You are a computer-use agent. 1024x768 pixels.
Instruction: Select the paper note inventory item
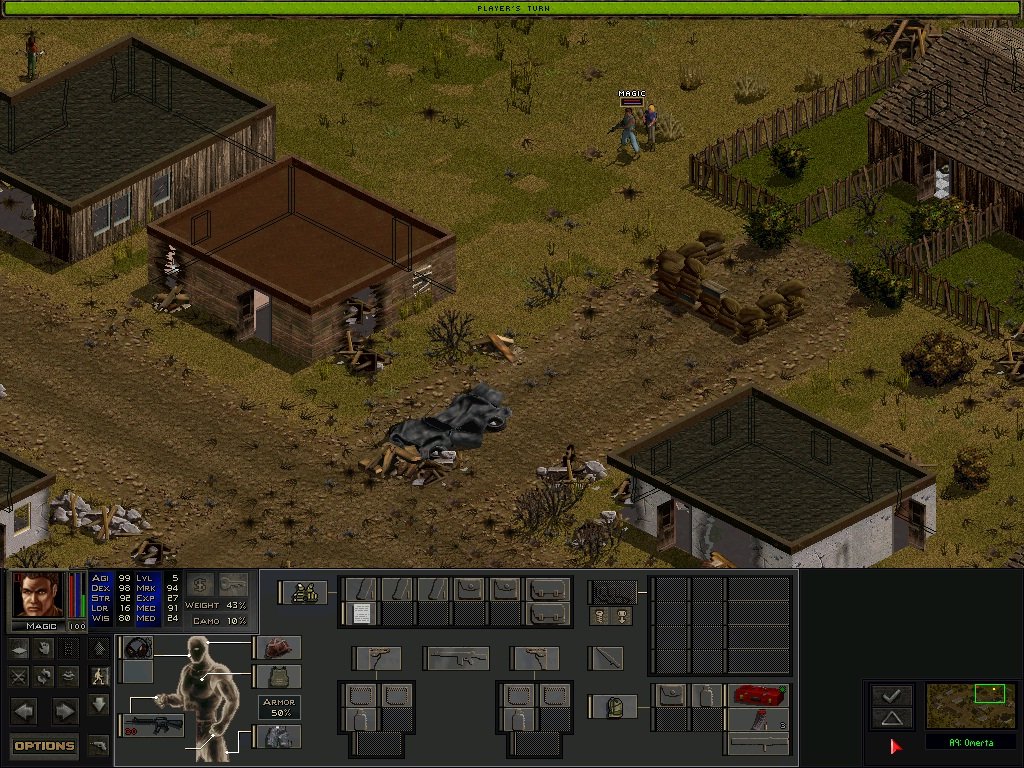tap(362, 613)
